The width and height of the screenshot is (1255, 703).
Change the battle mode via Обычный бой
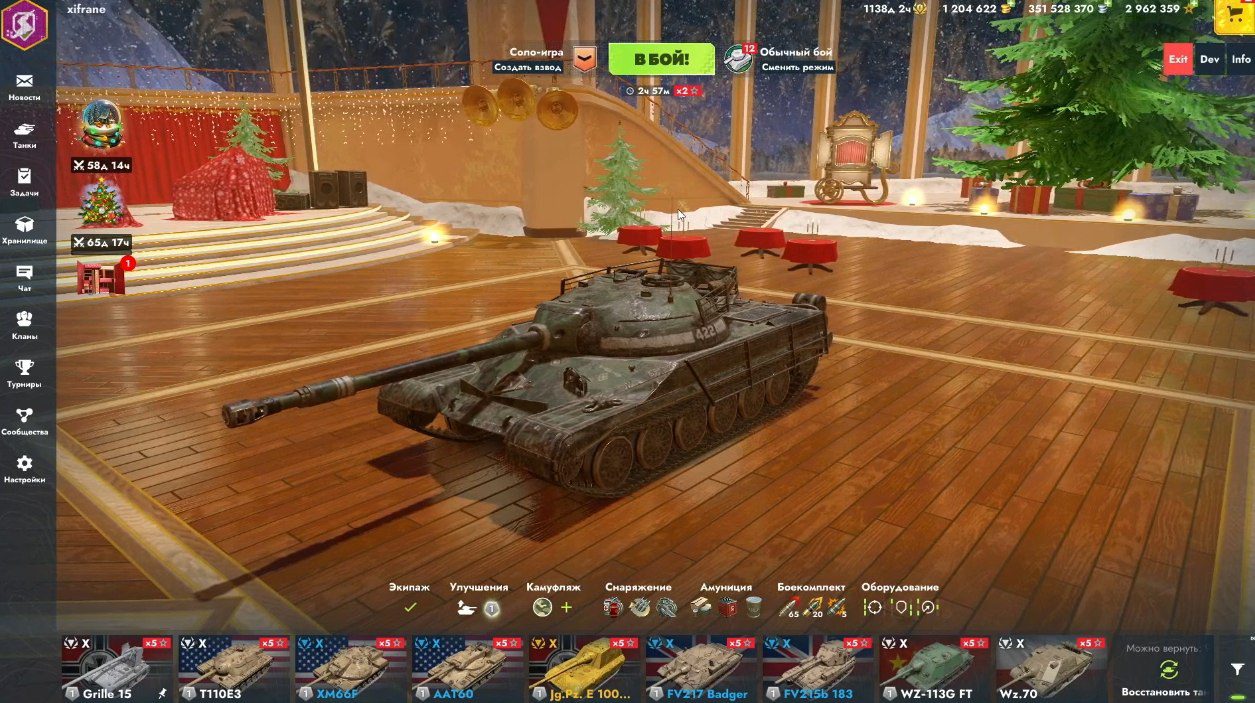pos(780,59)
